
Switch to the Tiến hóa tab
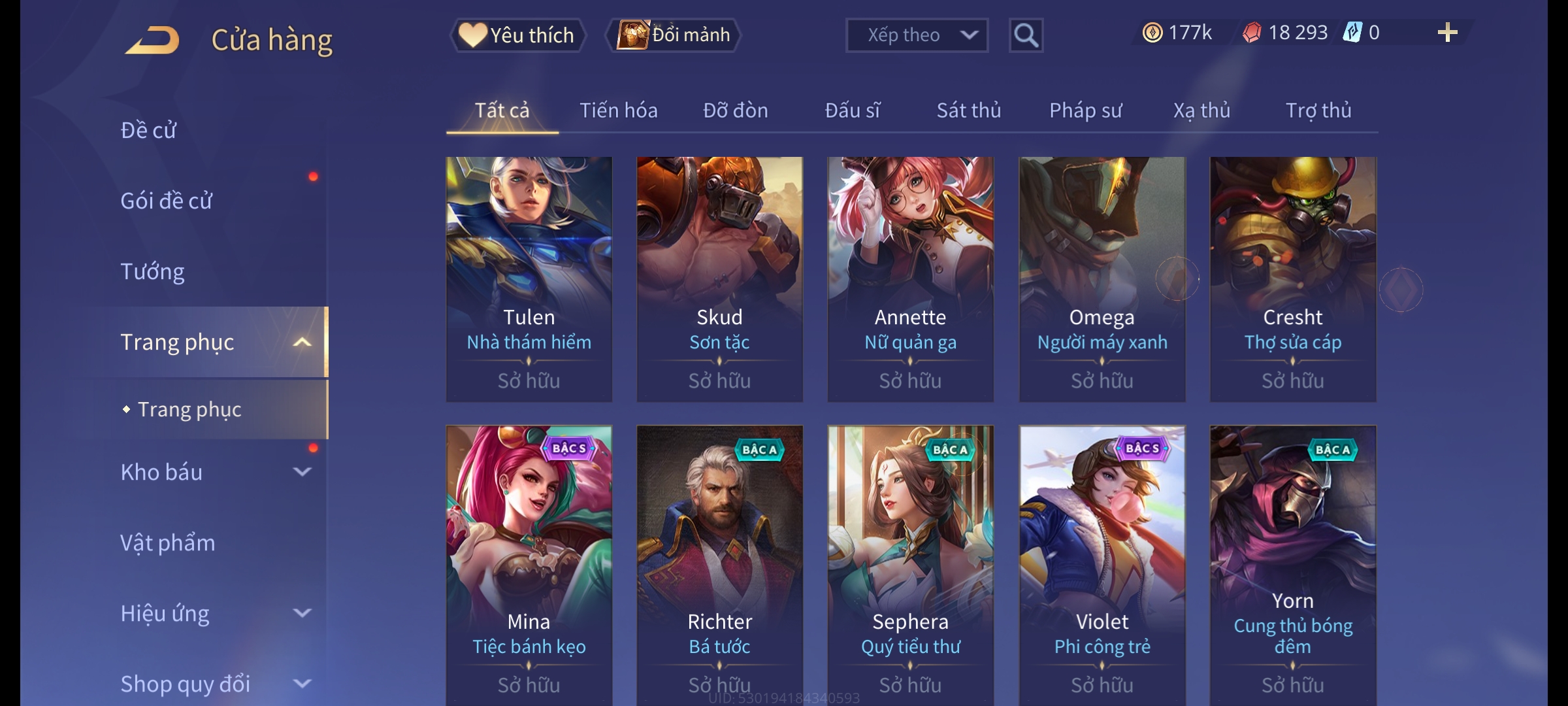coord(618,110)
